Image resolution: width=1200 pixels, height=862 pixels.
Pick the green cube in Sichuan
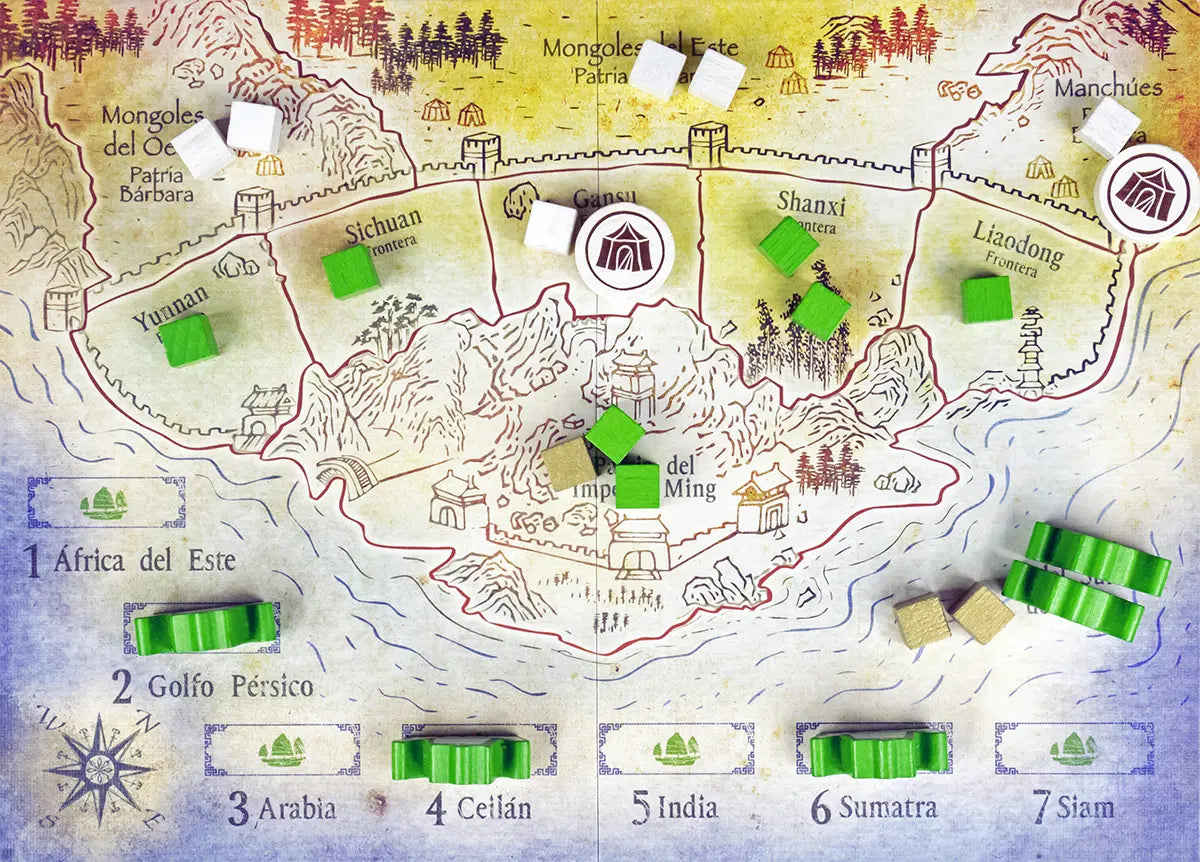pyautogui.click(x=351, y=271)
